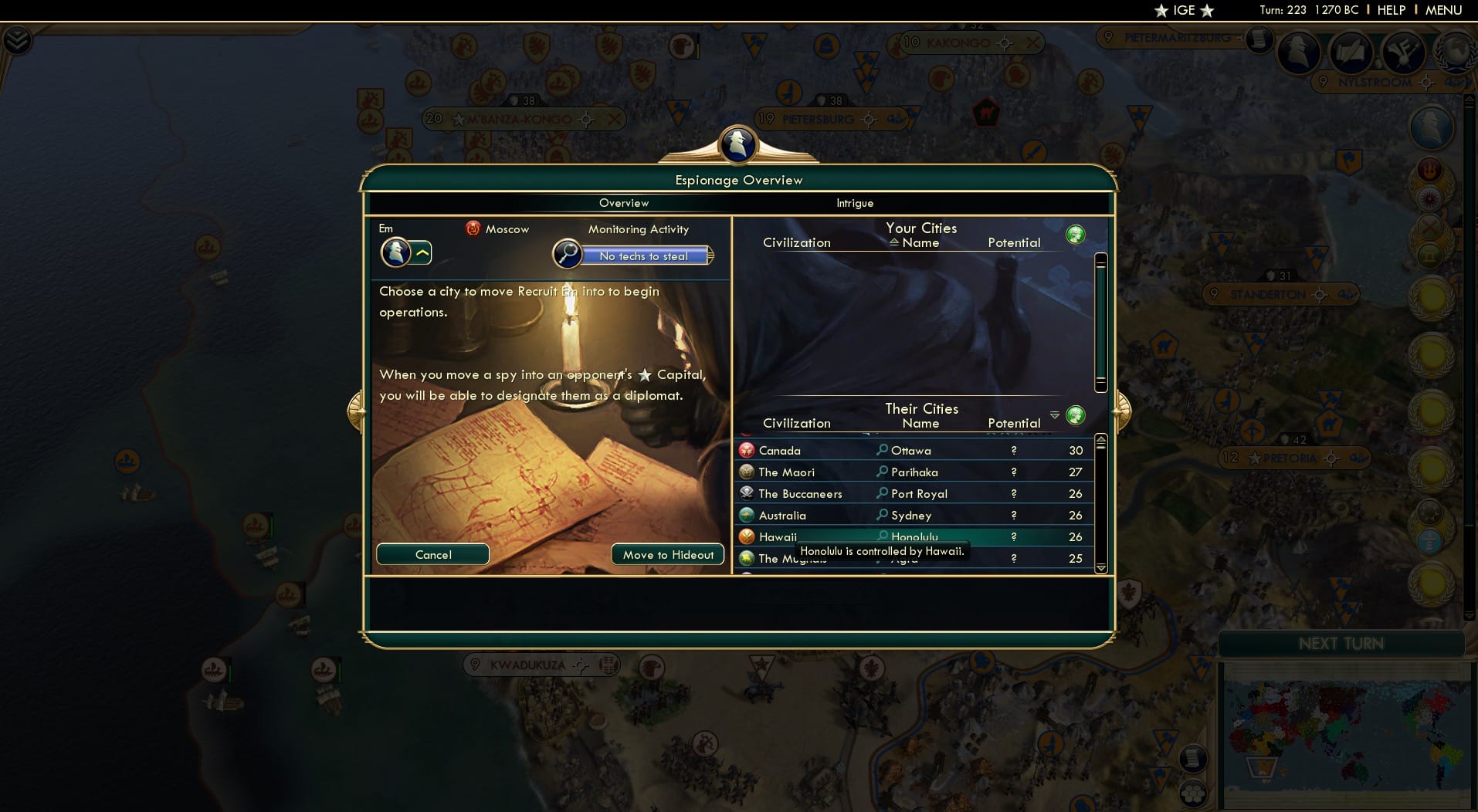Select the Overview tab

click(x=624, y=203)
